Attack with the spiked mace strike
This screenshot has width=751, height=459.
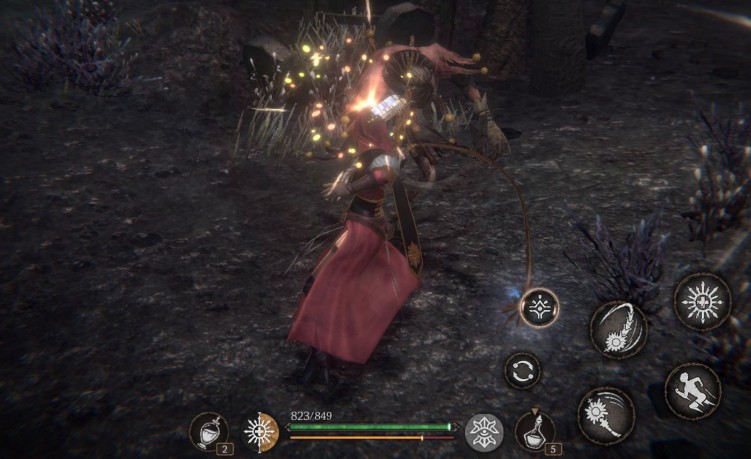coord(604,414)
